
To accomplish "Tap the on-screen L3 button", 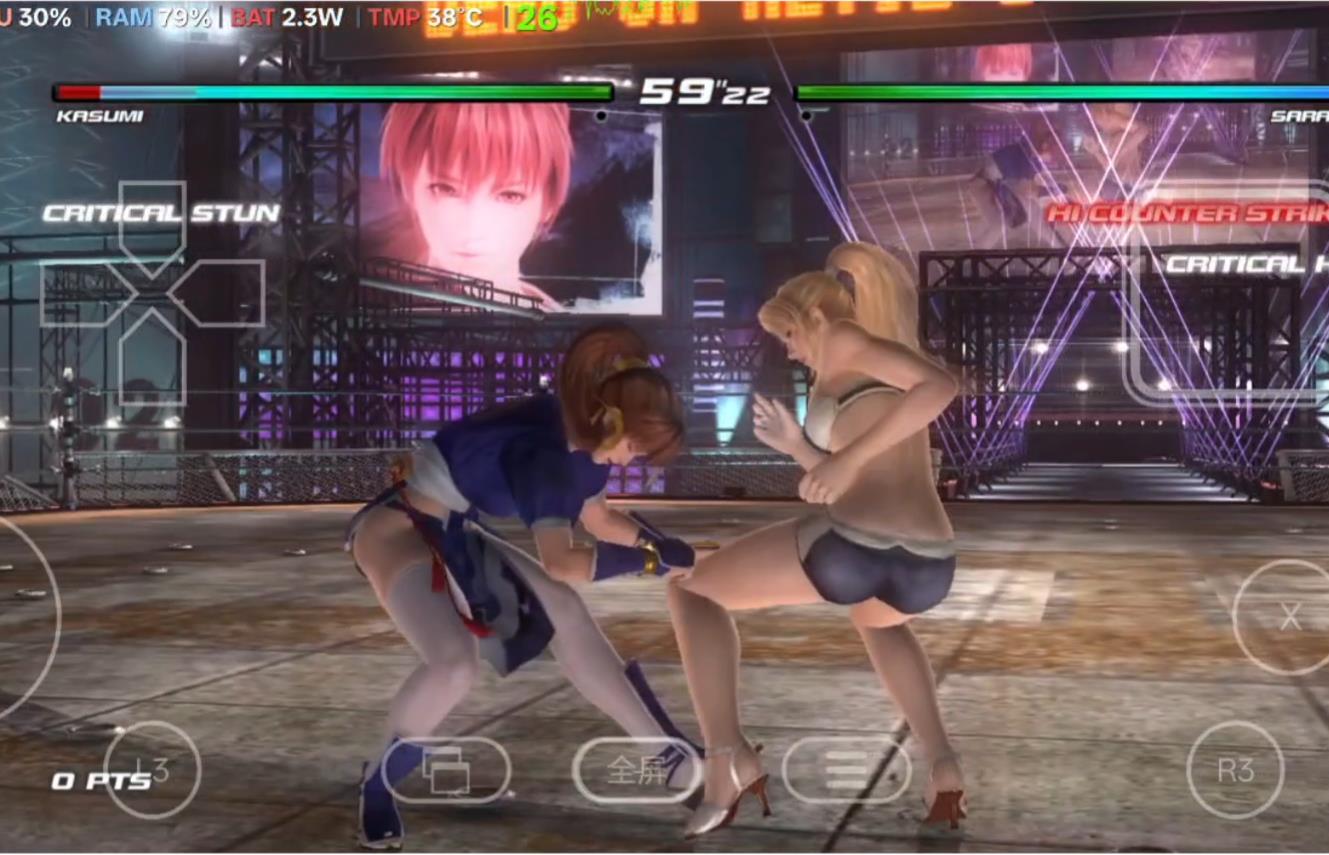I will 152,770.
